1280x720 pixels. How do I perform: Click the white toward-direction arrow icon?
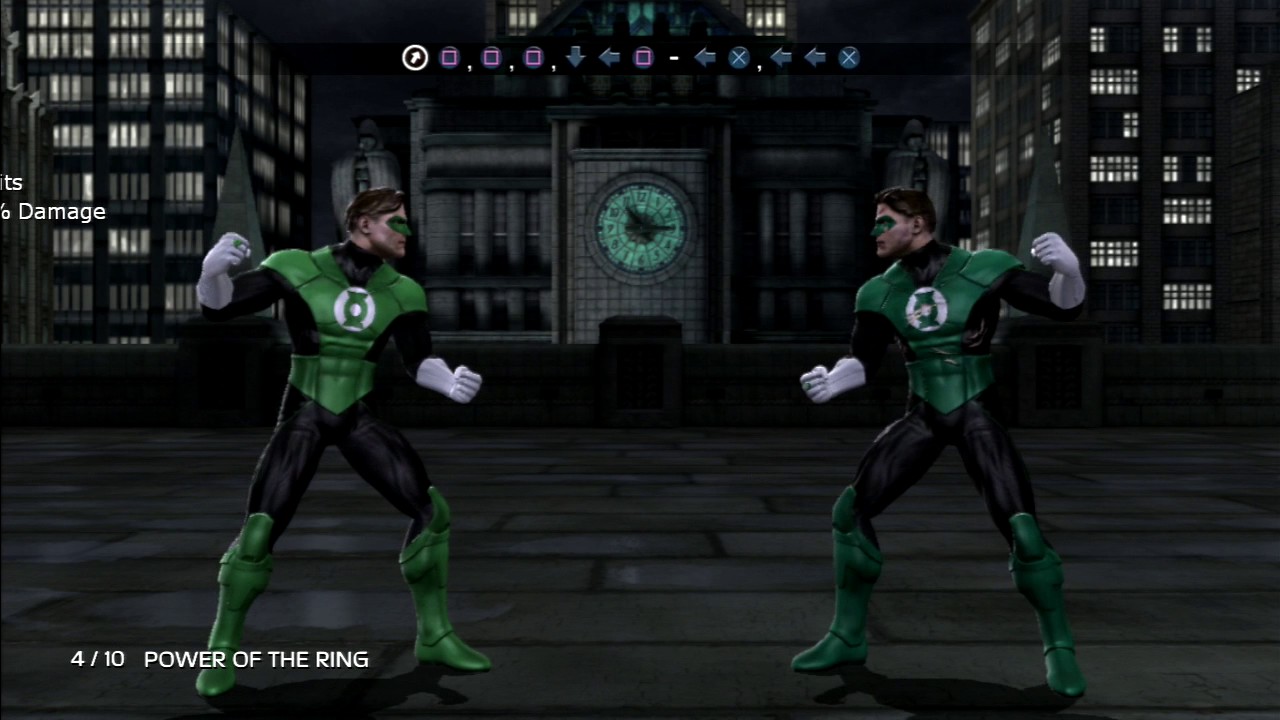414,57
